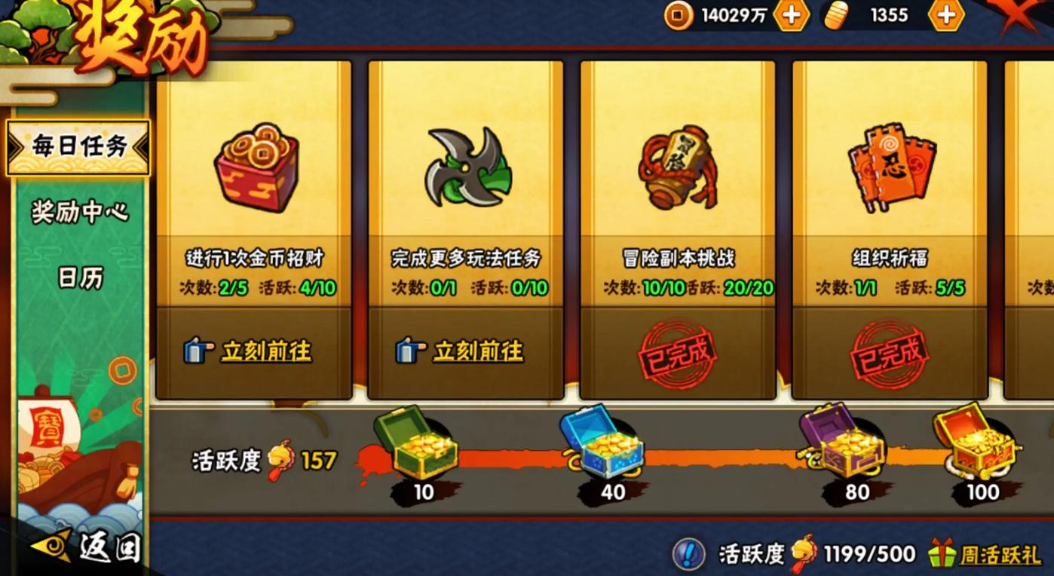The height and width of the screenshot is (576, 1054).
Task: Open the 周活跃礼 weekly gift
Action: pyautogui.click(x=985, y=553)
